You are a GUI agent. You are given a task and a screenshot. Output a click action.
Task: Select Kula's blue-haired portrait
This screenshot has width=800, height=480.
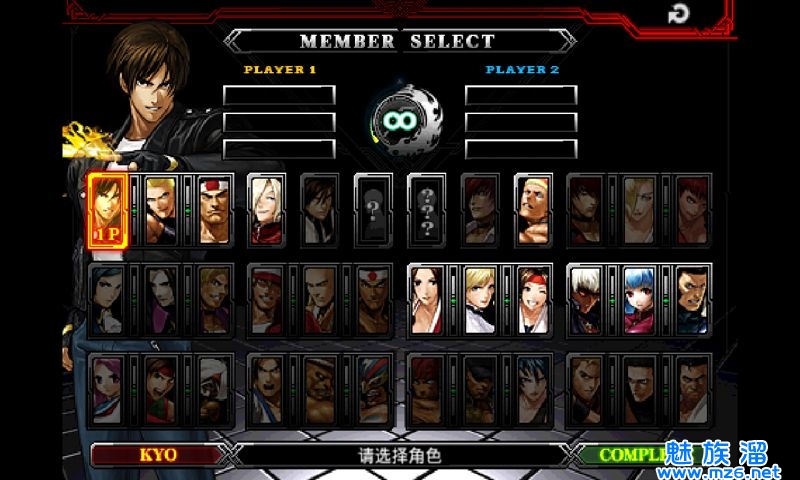tap(640, 300)
